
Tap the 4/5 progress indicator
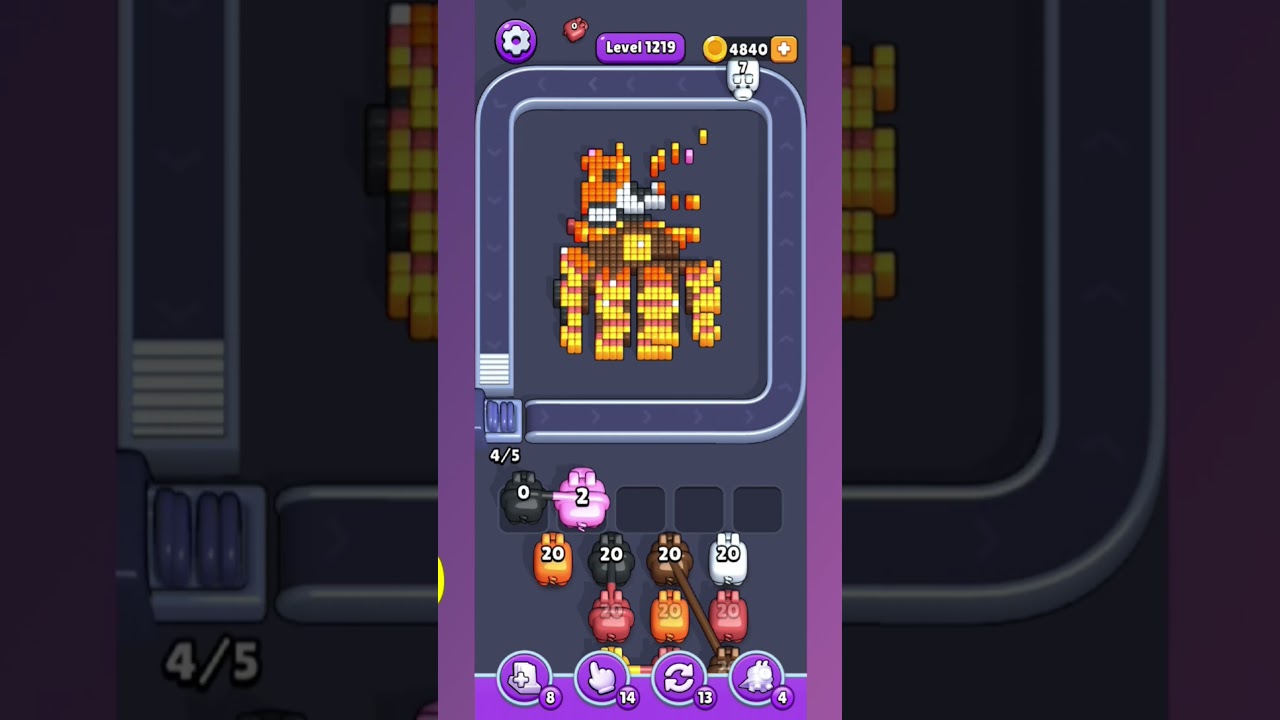[504, 455]
